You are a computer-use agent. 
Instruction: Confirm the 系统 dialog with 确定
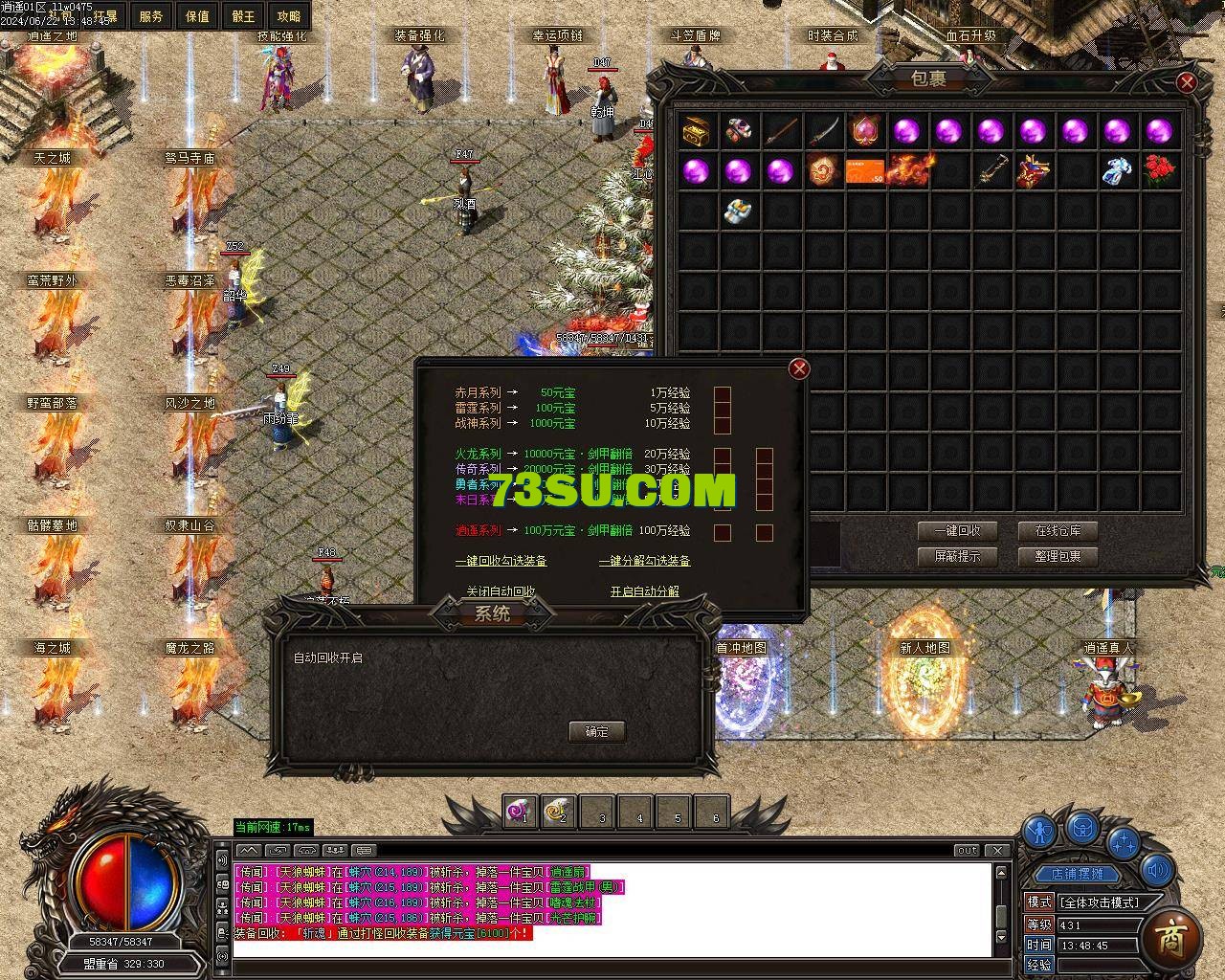[x=596, y=731]
